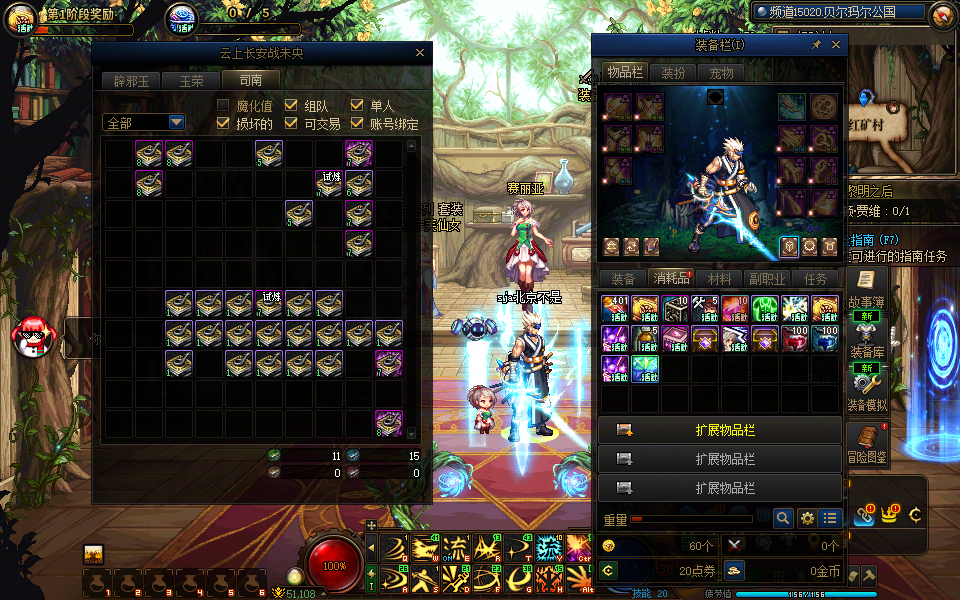The image size is (960, 600).
Task: Tick the 魔化值 checkbox
Action: [x=224, y=105]
